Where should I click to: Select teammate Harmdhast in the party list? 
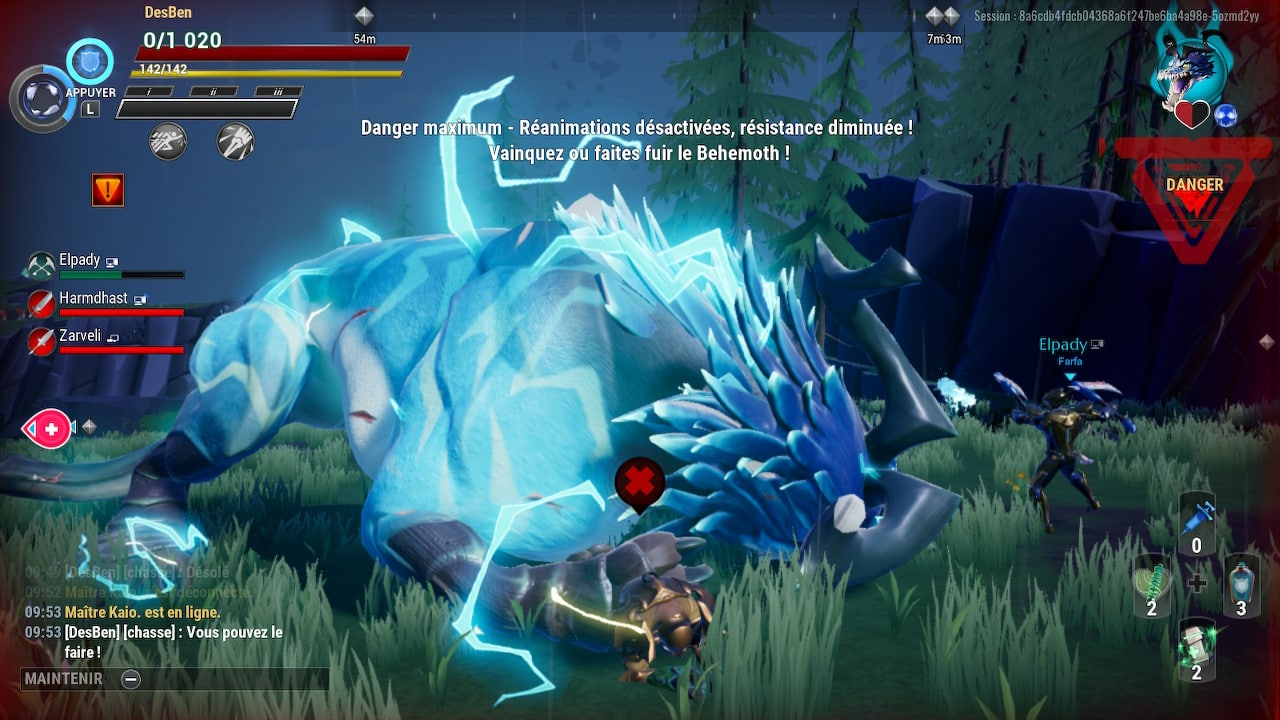click(x=92, y=299)
